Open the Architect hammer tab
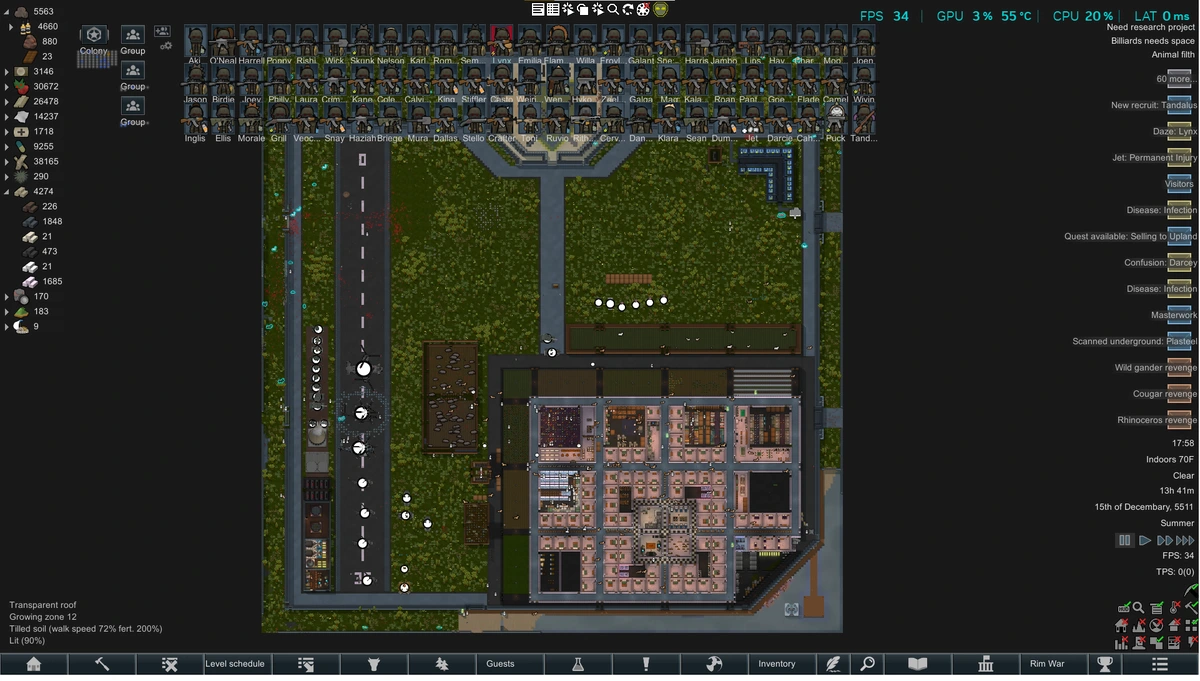The image size is (1200, 681). (102, 664)
